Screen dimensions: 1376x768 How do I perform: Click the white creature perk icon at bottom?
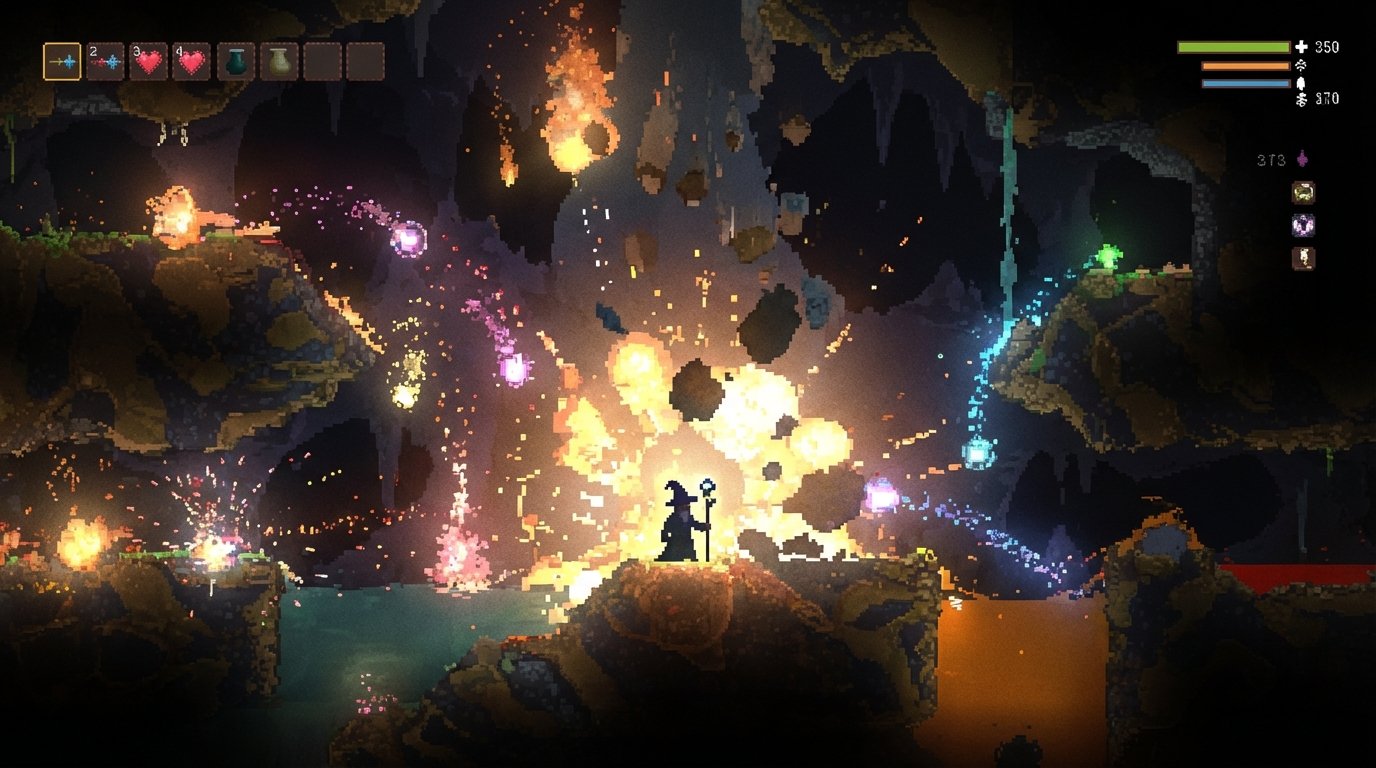1303,257
